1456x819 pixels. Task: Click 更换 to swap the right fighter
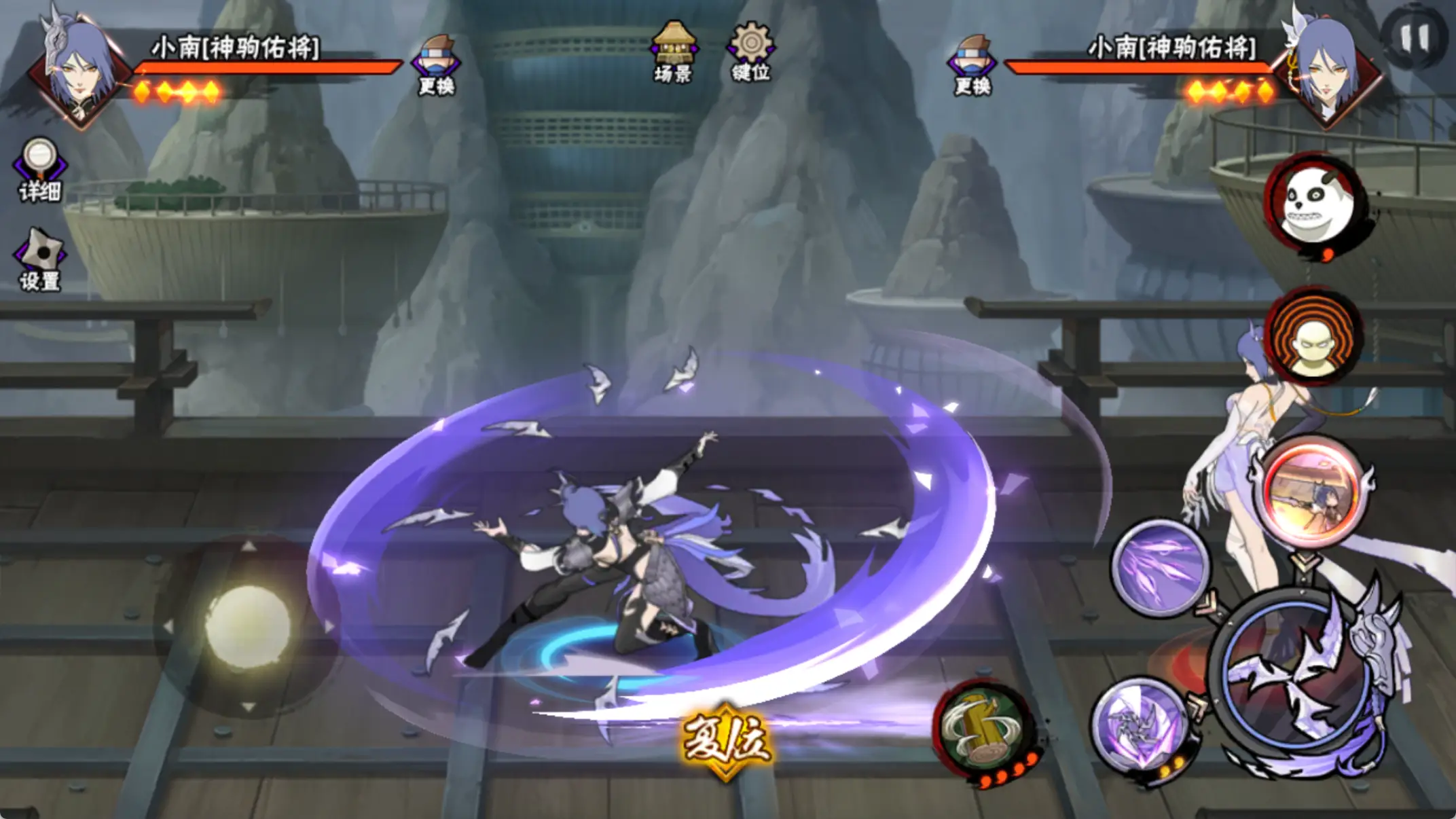(972, 66)
